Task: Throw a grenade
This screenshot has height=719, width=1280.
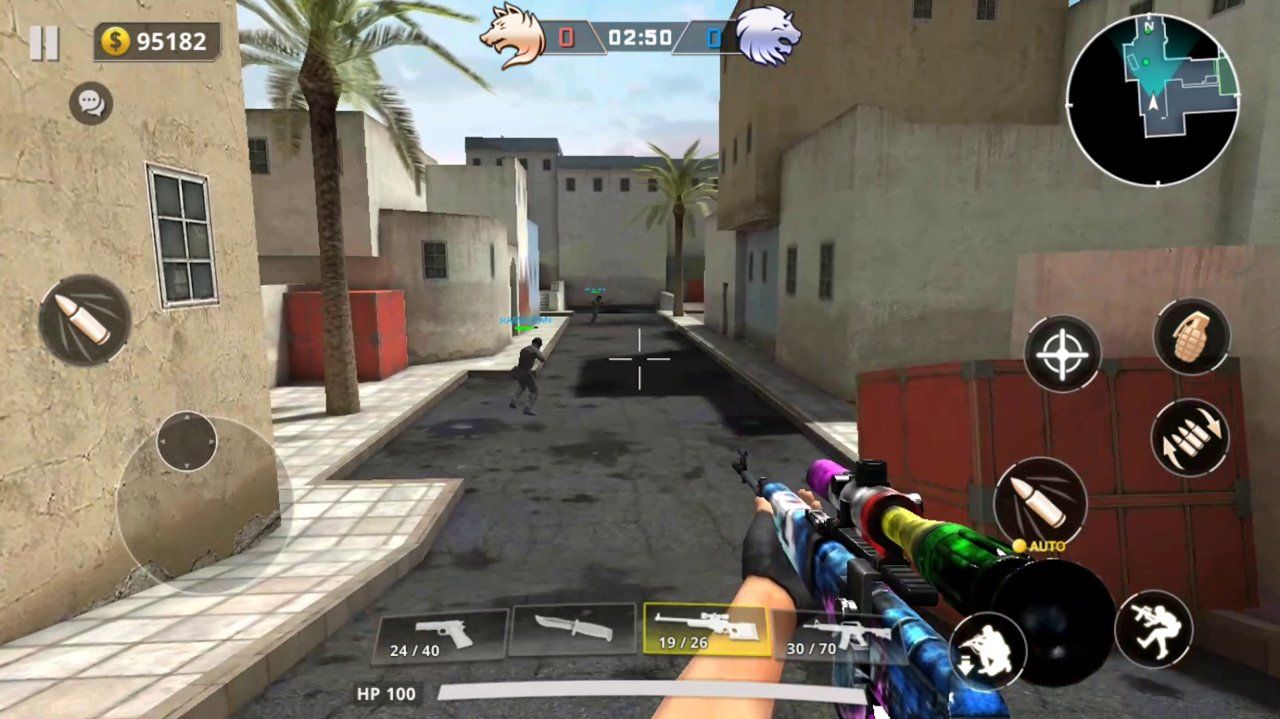Action: tap(1191, 337)
